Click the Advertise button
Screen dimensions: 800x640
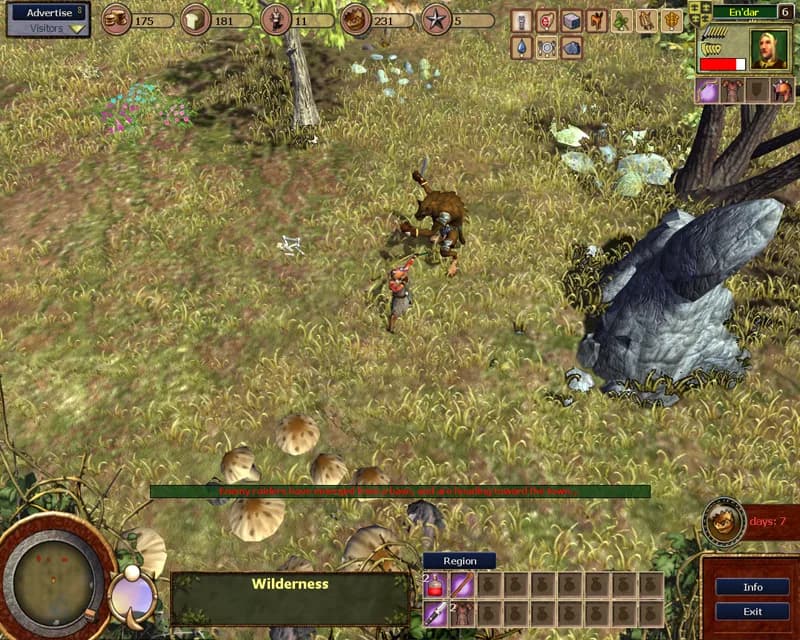coord(48,12)
